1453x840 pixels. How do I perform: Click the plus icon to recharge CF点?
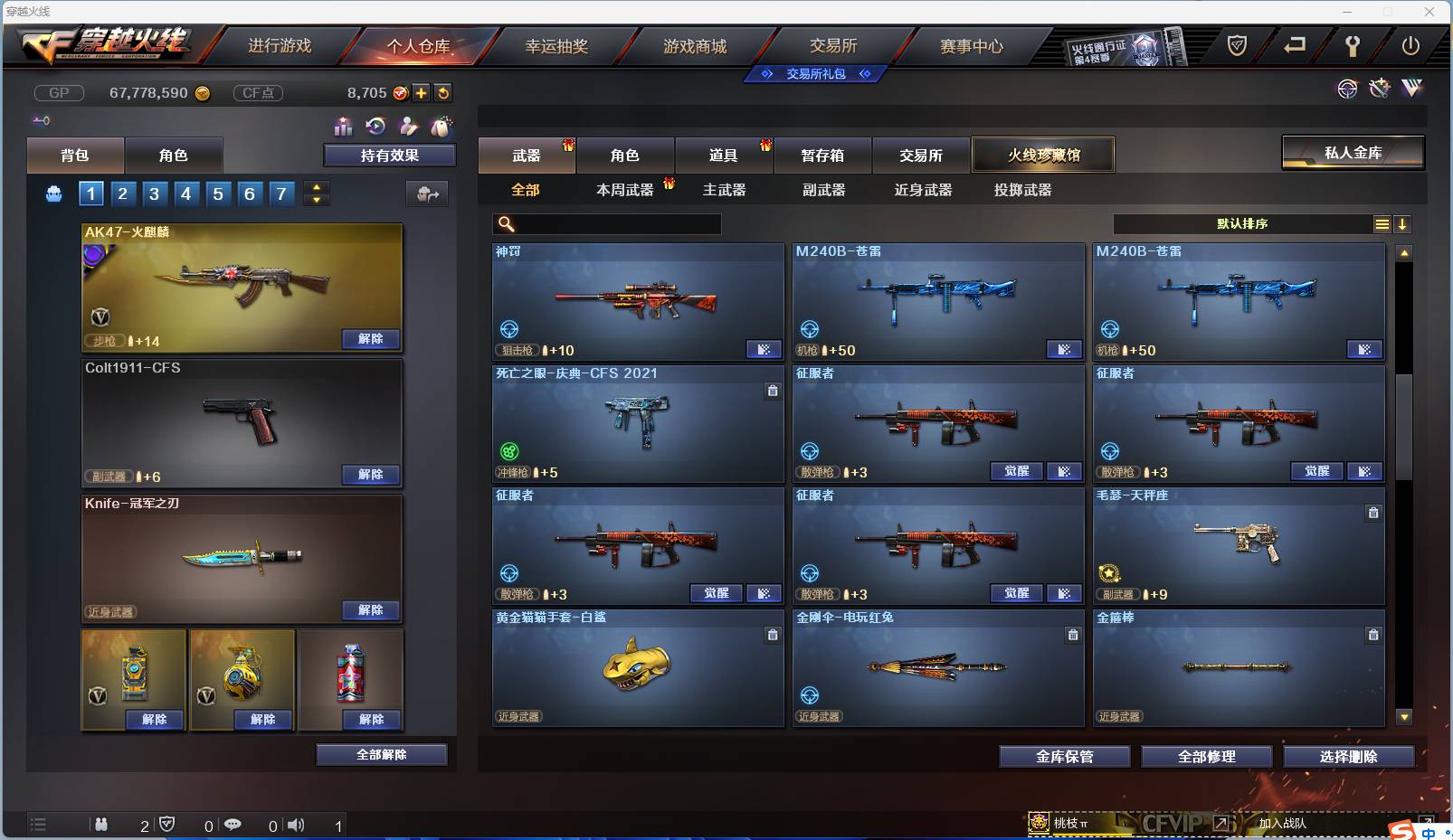[x=422, y=92]
